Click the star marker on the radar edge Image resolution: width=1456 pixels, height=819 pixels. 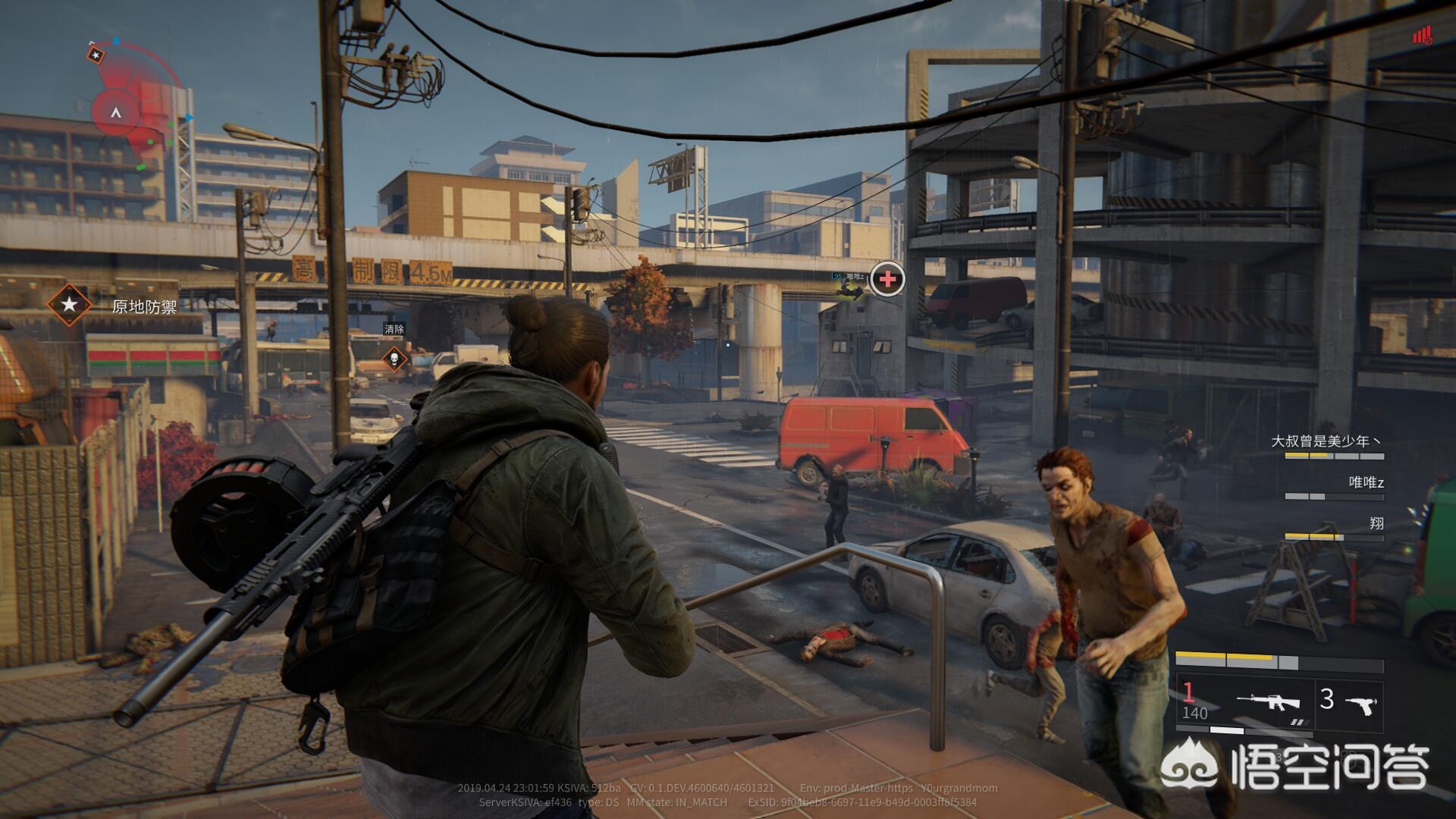96,55
